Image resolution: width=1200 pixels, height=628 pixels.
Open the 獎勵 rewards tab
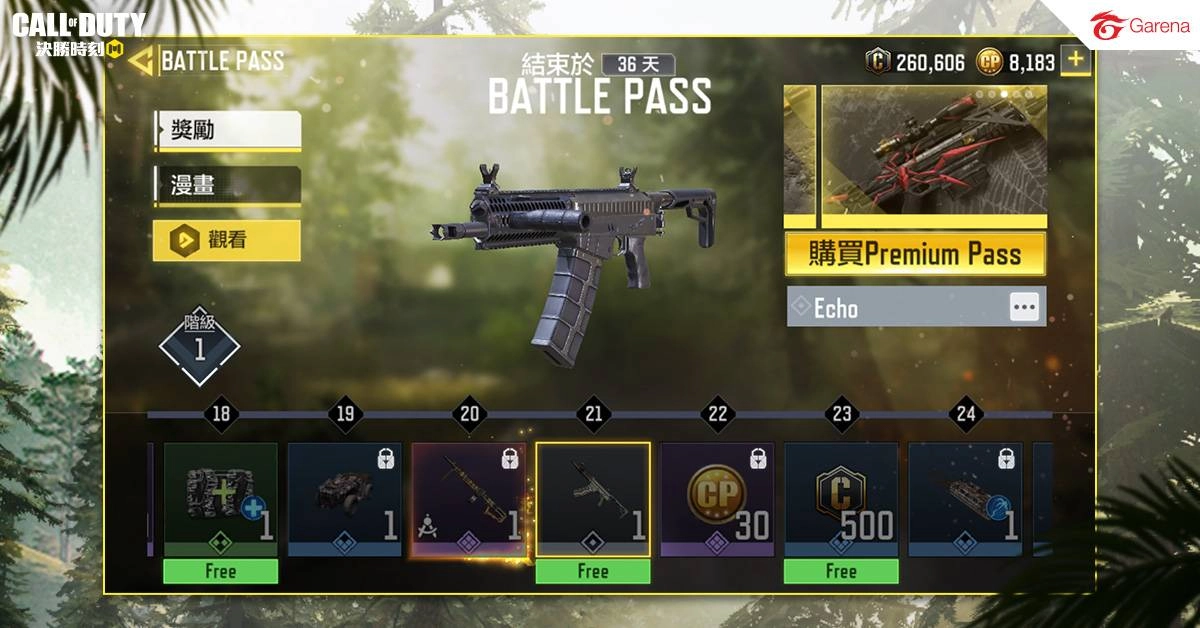pos(227,130)
